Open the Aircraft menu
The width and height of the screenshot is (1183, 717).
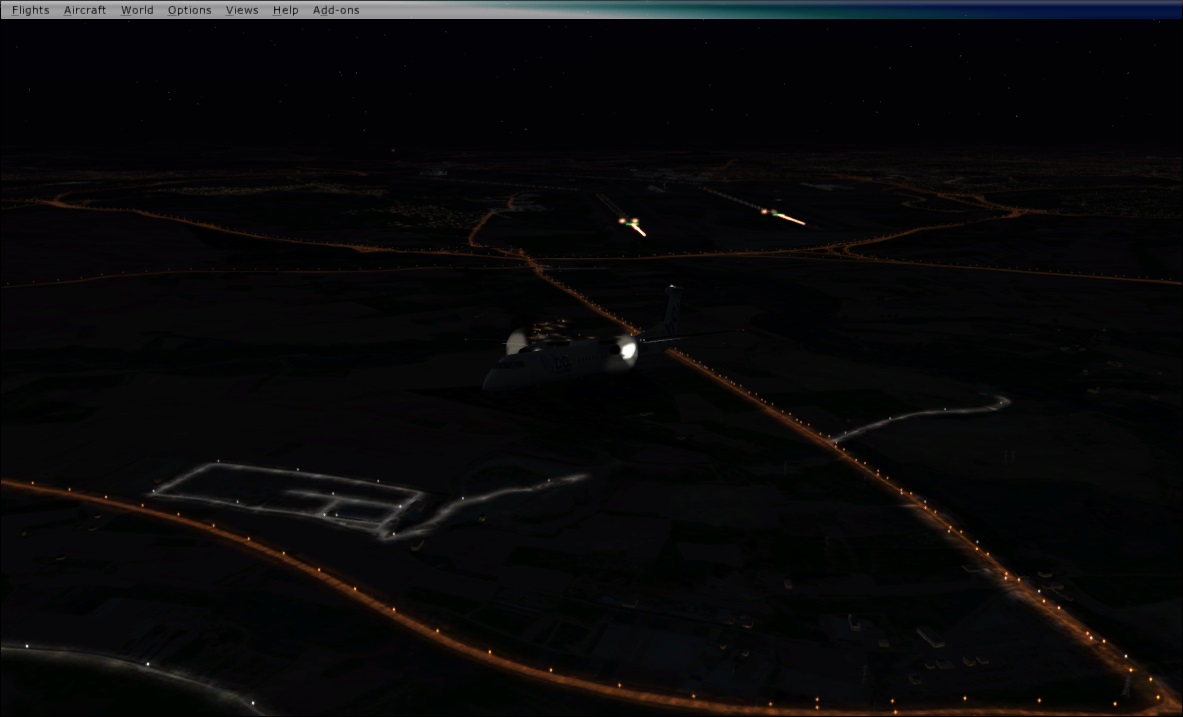tap(85, 10)
